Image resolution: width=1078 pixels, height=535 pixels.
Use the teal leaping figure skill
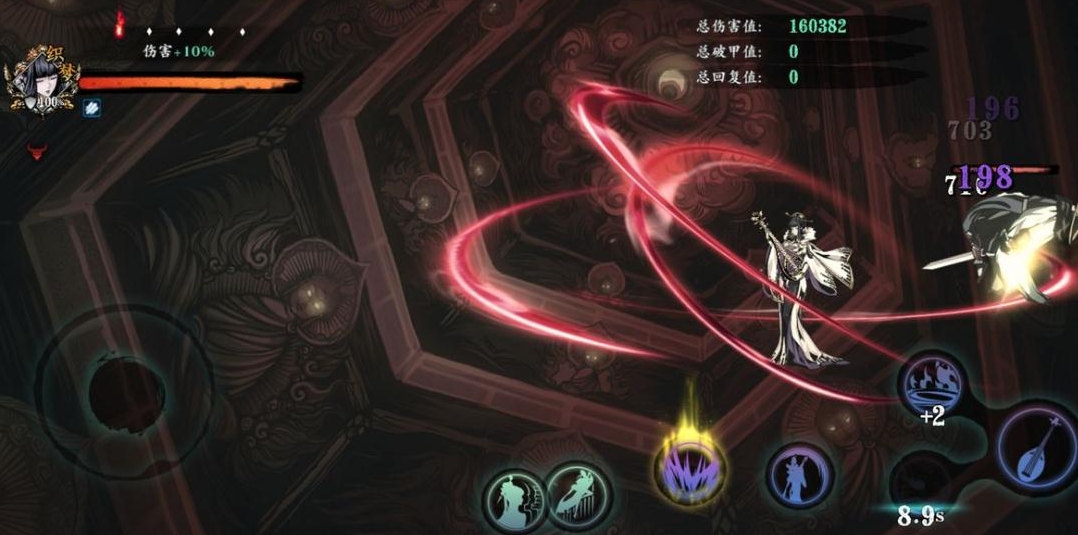pyautogui.click(x=578, y=494)
